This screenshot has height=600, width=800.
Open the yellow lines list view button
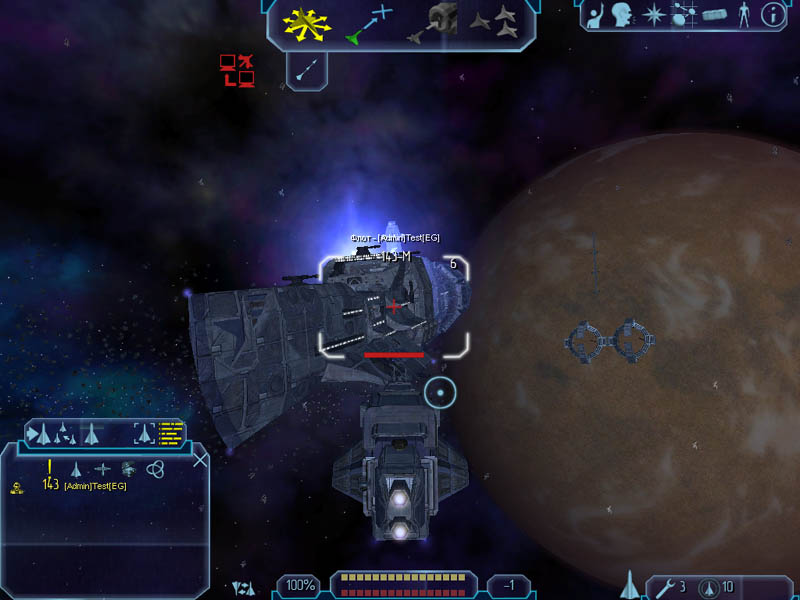[x=172, y=433]
